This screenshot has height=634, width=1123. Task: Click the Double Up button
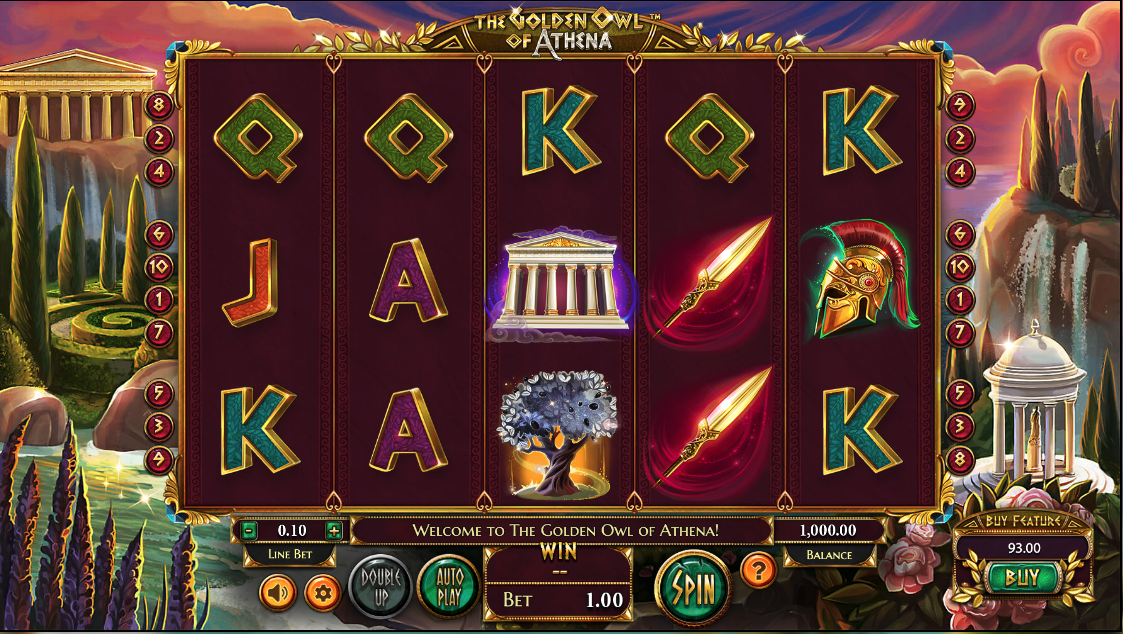[x=380, y=587]
